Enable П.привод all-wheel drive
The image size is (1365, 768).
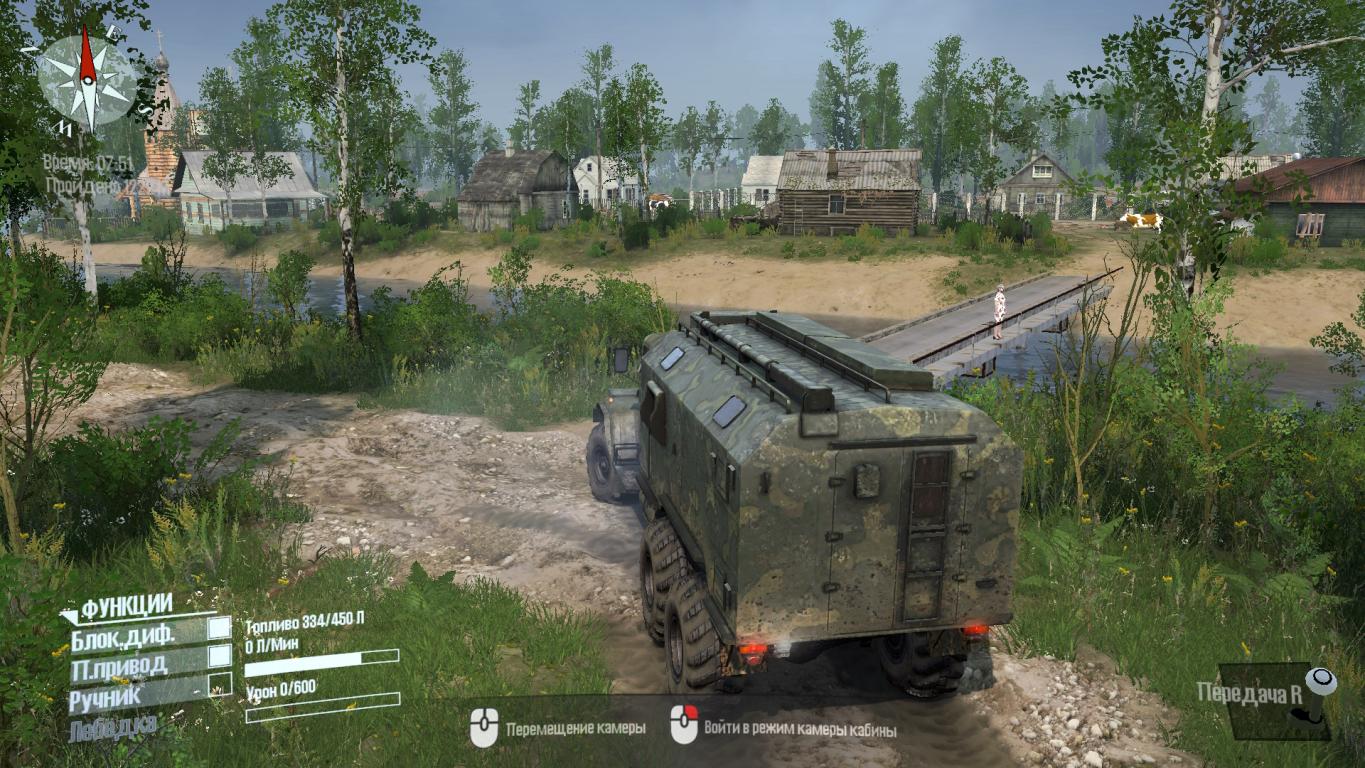[x=218, y=657]
